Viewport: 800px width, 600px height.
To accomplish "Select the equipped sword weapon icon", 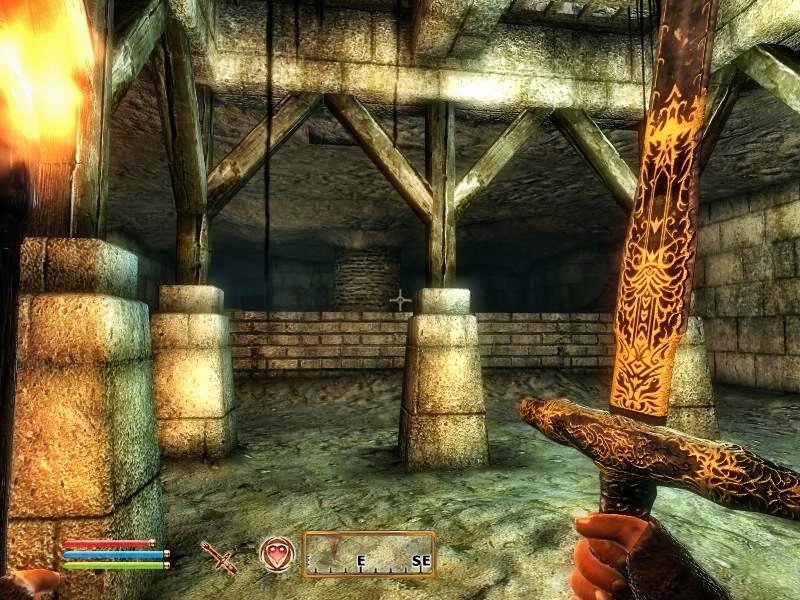I will tap(219, 556).
